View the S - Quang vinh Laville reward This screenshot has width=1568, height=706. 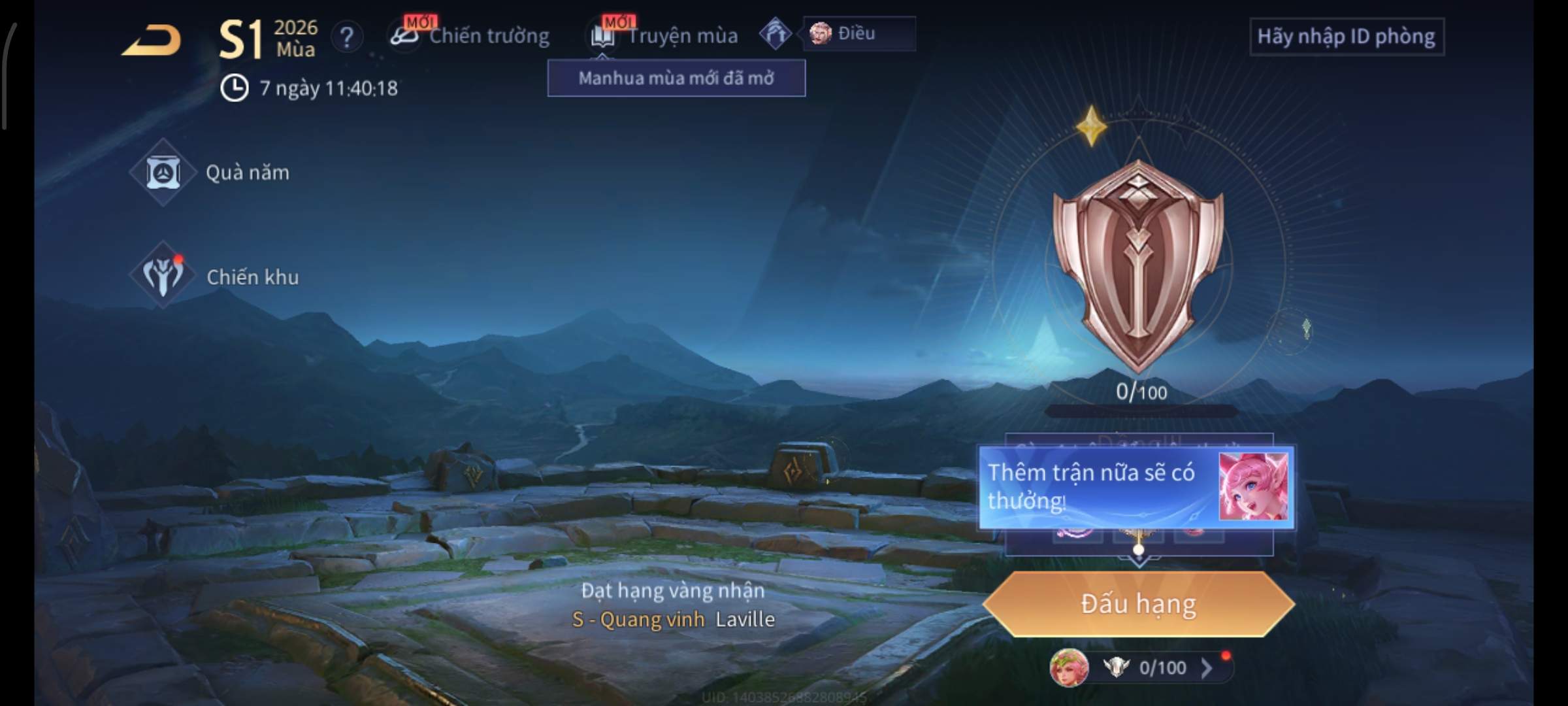tap(673, 618)
